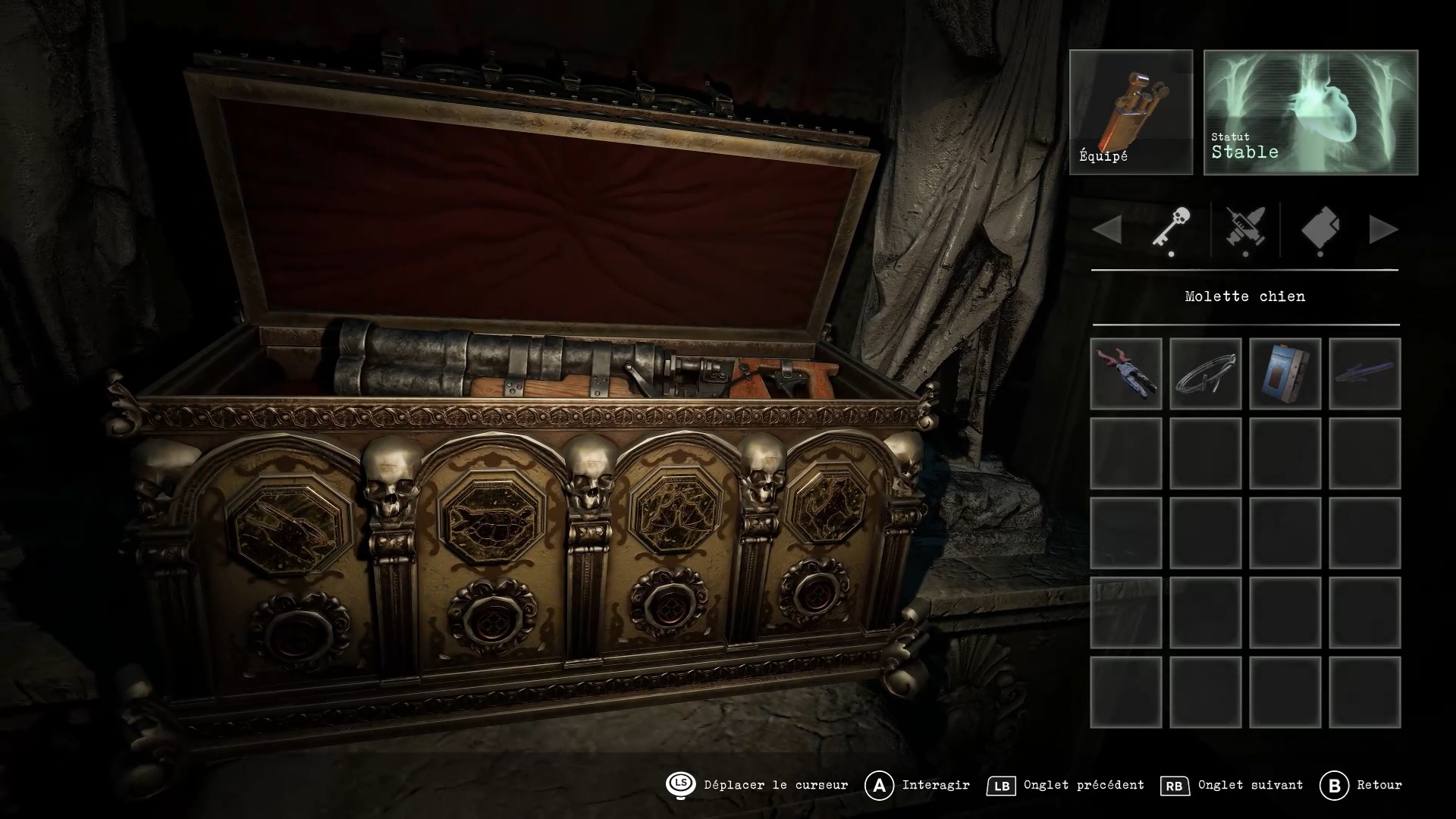Viewport: 1456px width, 819px height.
Task: Select the wire cutters inventory slot
Action: (1126, 374)
